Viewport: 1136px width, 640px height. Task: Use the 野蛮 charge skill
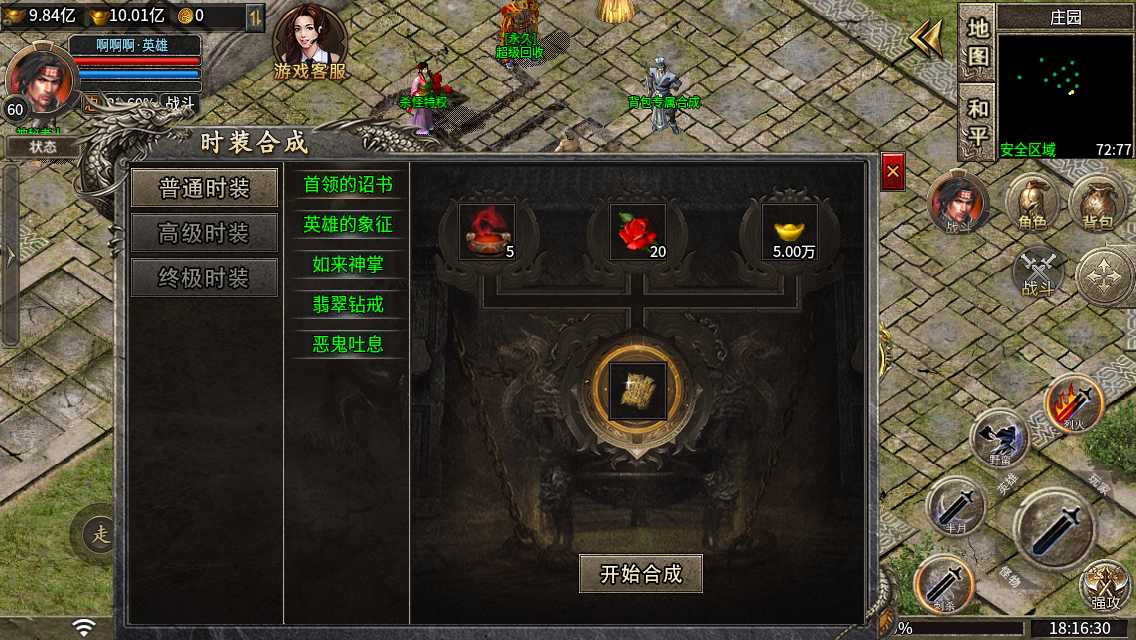point(999,439)
